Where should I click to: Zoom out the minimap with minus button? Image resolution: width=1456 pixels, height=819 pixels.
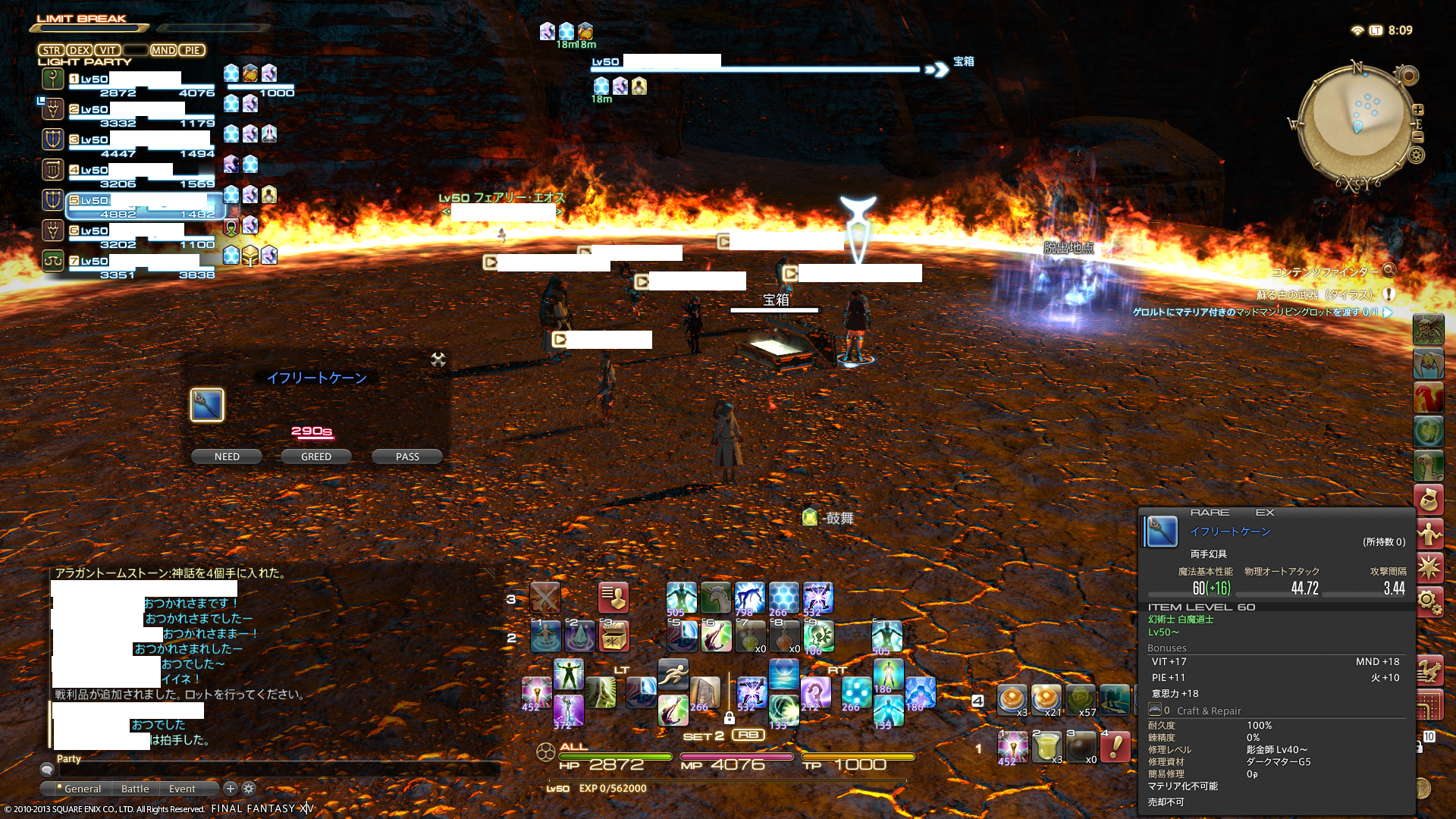pyautogui.click(x=1418, y=137)
